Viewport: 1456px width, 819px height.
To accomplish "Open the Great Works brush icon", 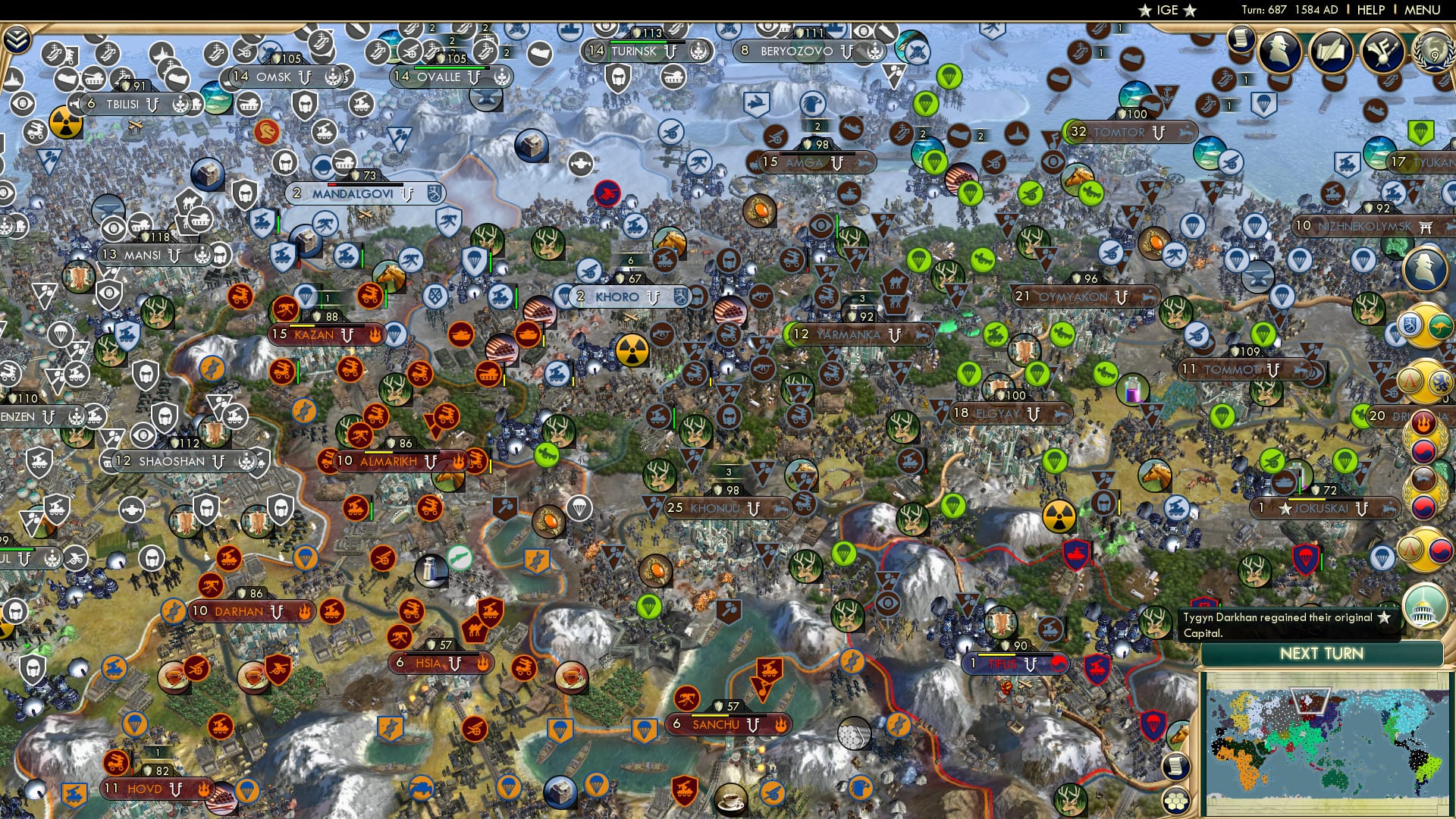I will [x=1382, y=51].
